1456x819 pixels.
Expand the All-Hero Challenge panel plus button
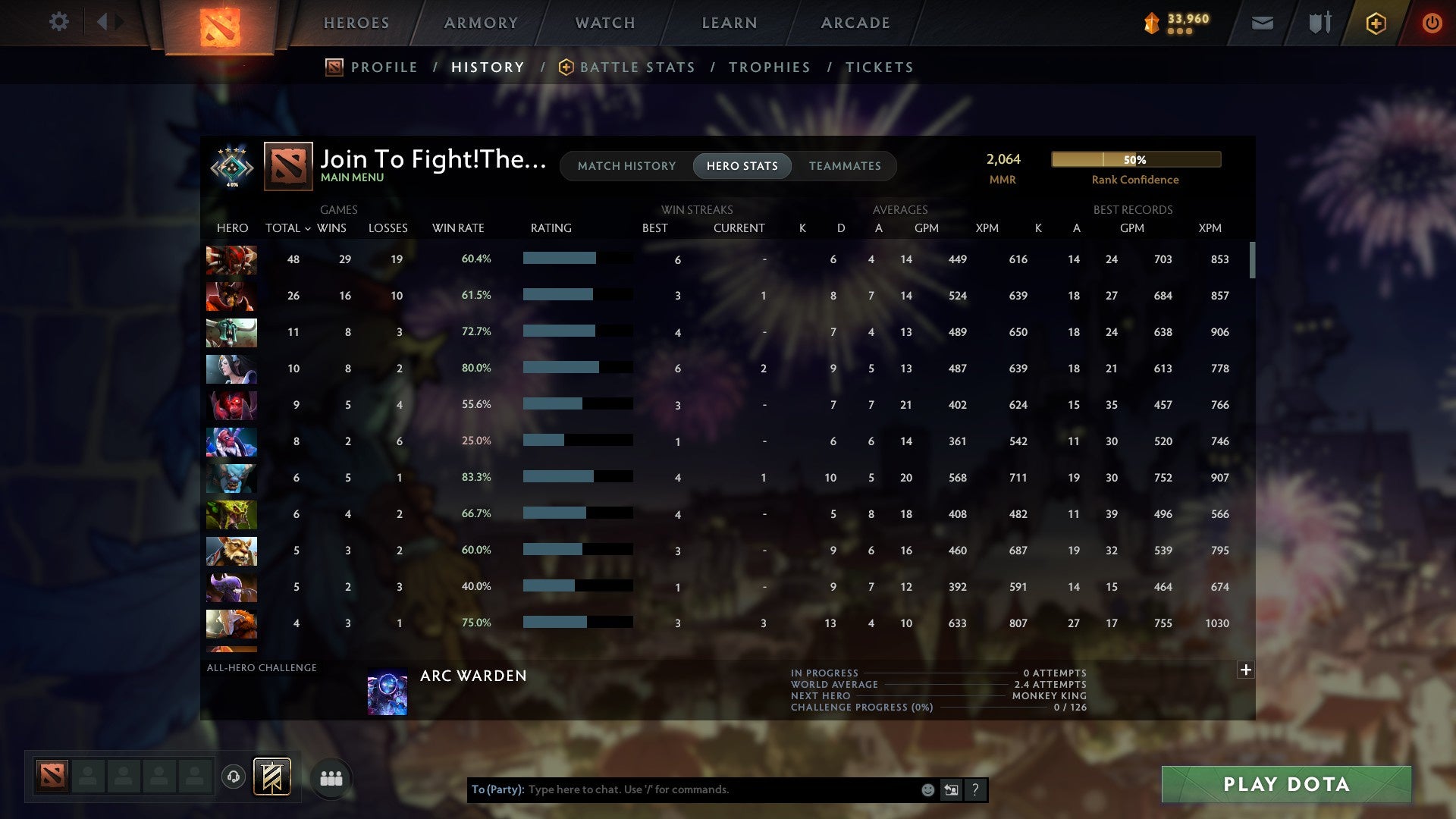tap(1245, 670)
